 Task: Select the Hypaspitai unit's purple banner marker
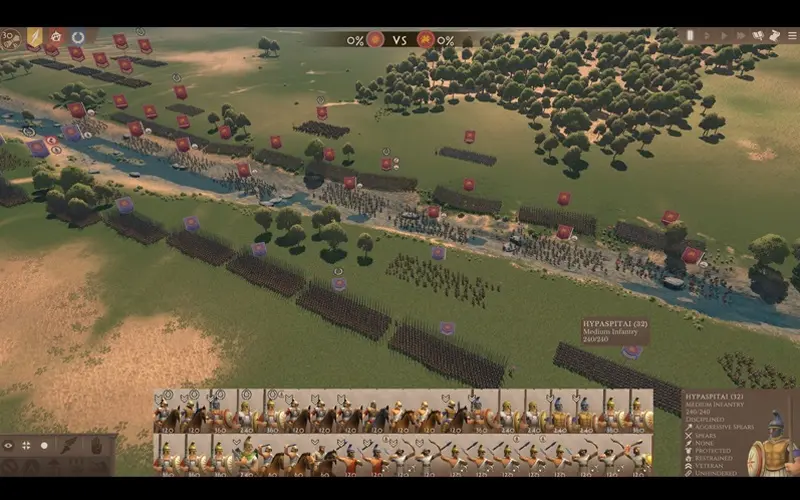pos(631,350)
